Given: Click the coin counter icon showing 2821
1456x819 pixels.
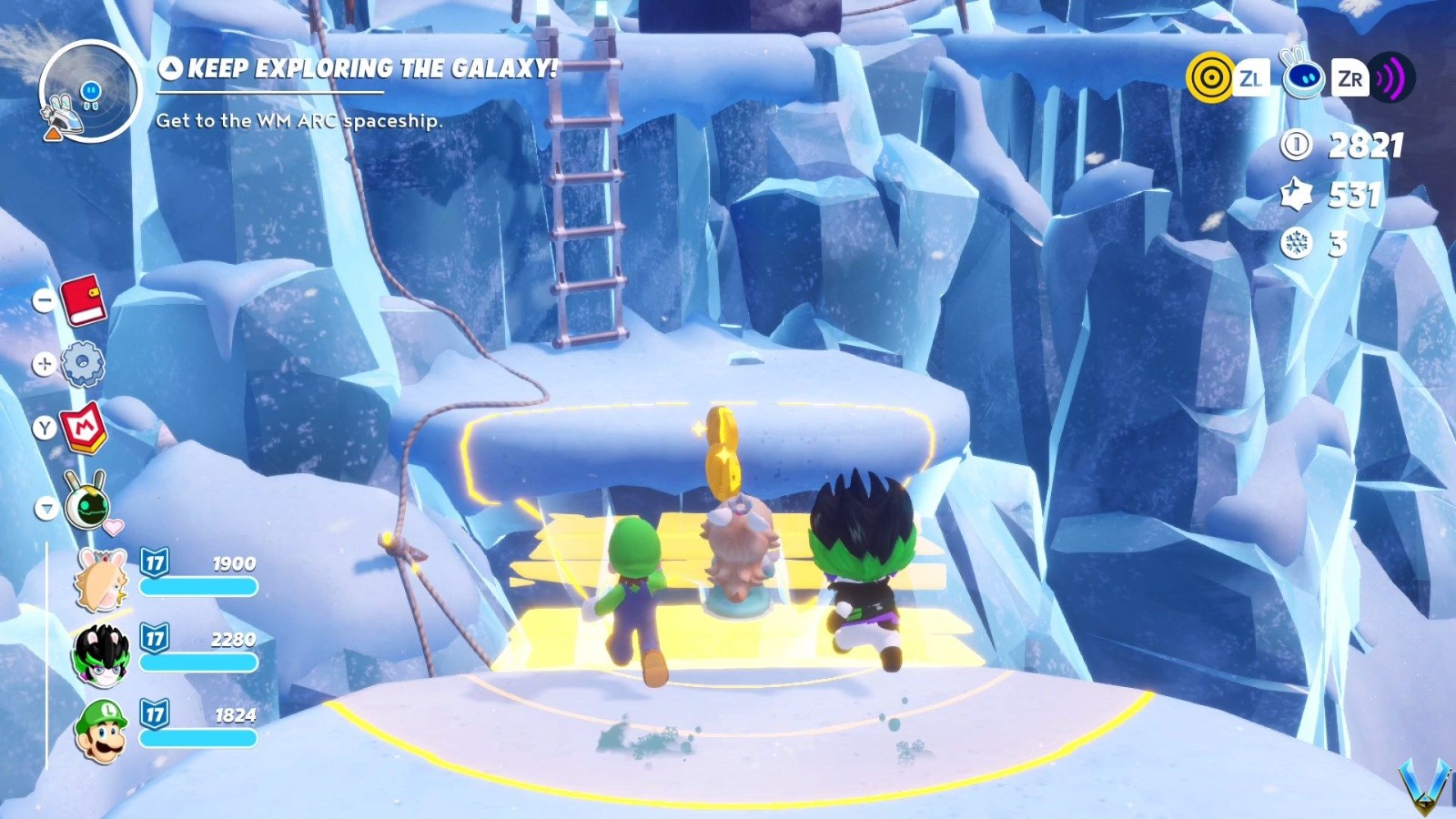Looking at the screenshot, I should coord(1296,146).
